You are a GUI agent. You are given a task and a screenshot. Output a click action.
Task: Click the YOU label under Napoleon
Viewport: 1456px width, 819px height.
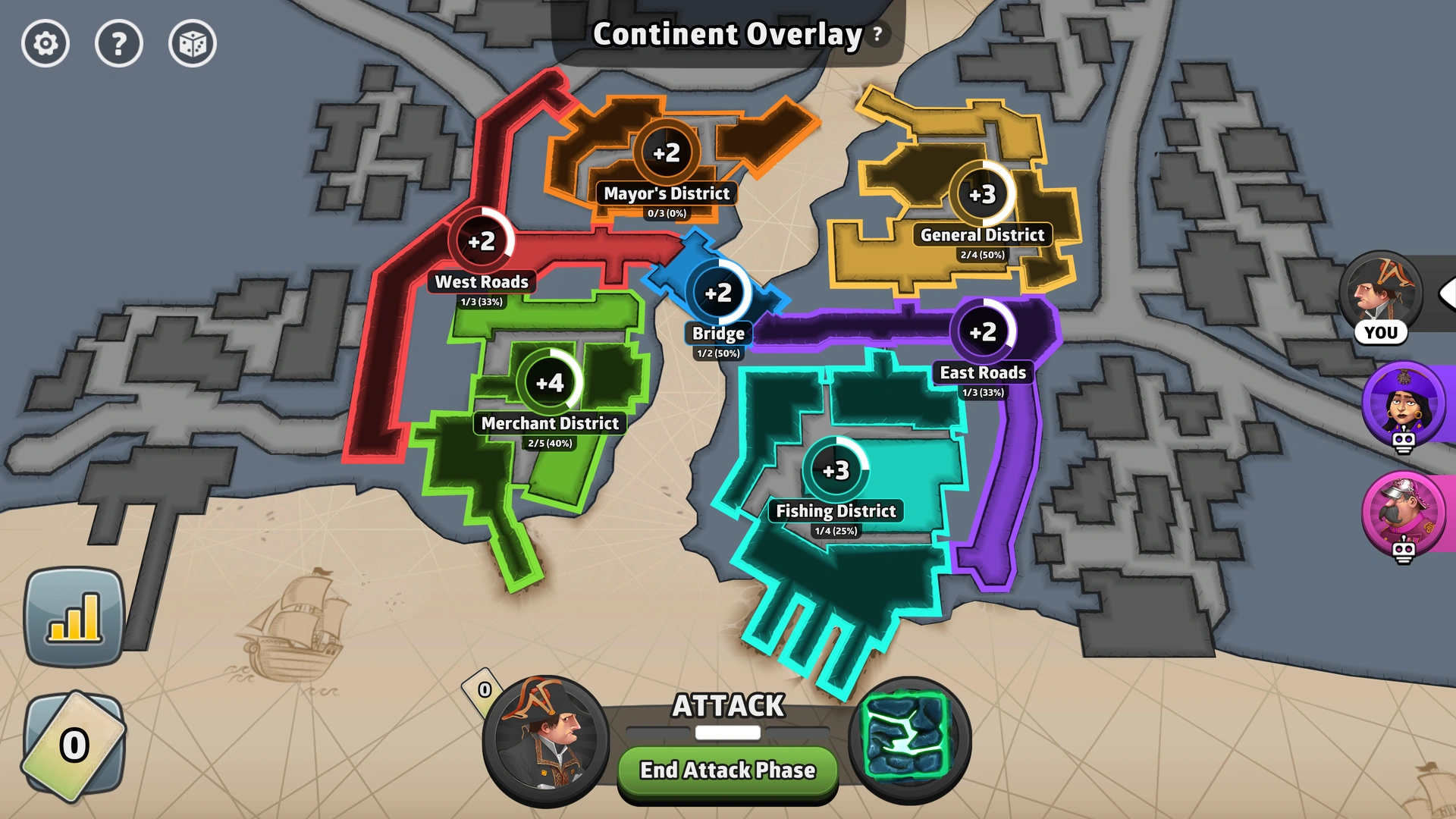click(x=1382, y=331)
